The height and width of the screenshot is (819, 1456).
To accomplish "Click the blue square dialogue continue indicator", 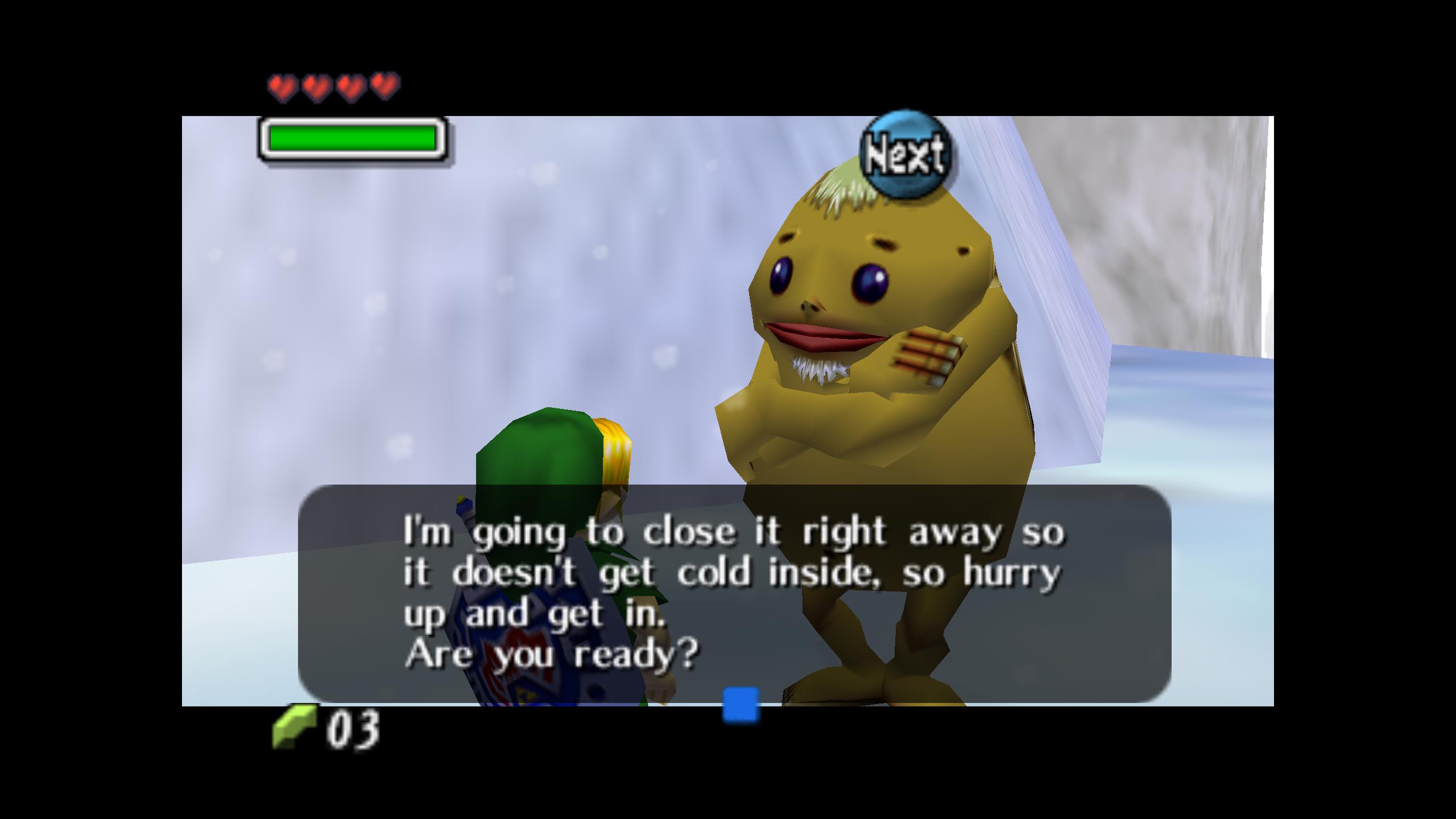I will (x=741, y=705).
